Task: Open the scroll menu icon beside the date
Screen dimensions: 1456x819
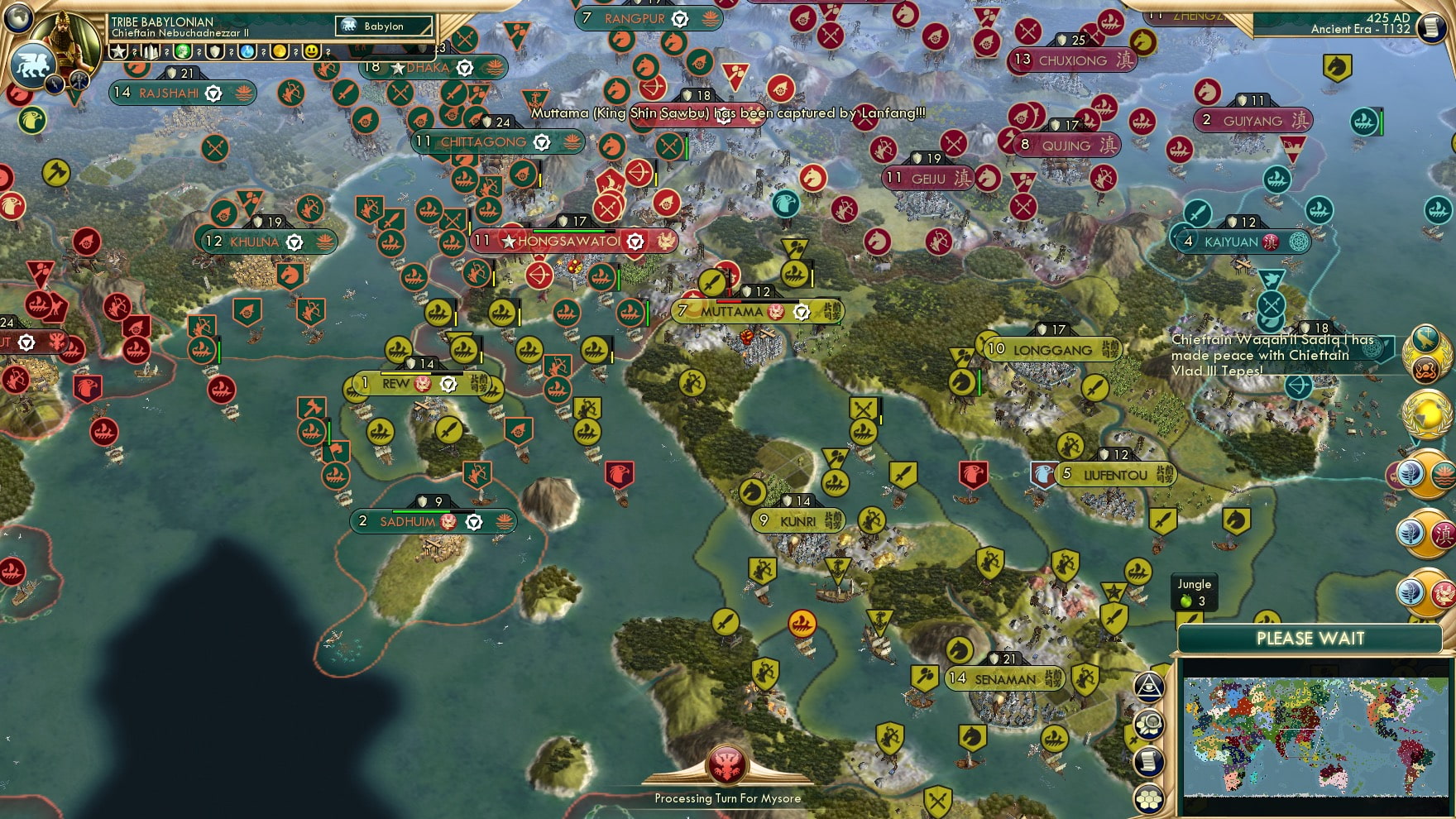Action: 1430,27
